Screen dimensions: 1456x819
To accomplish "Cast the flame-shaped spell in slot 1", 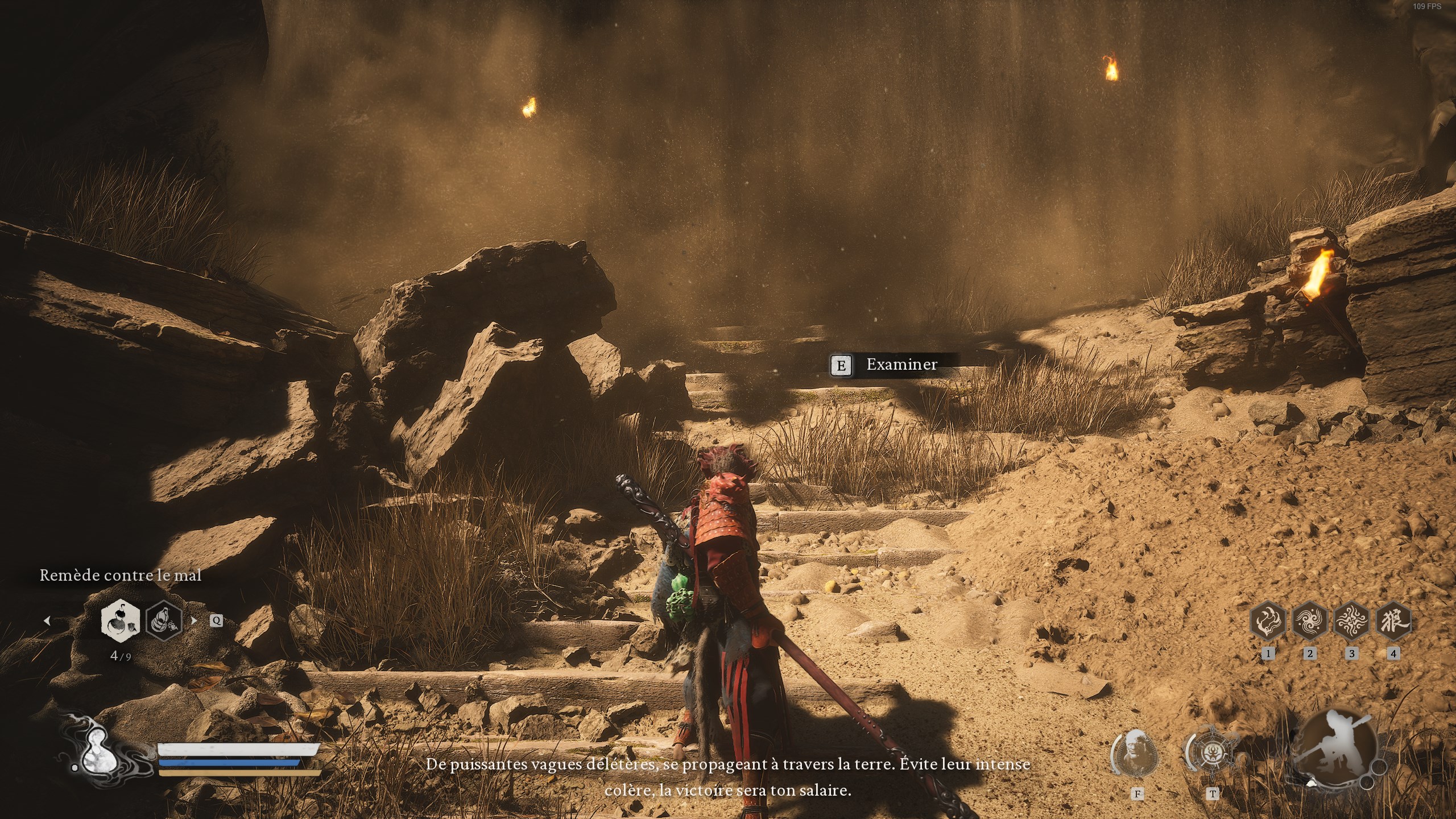I will click(x=1268, y=621).
